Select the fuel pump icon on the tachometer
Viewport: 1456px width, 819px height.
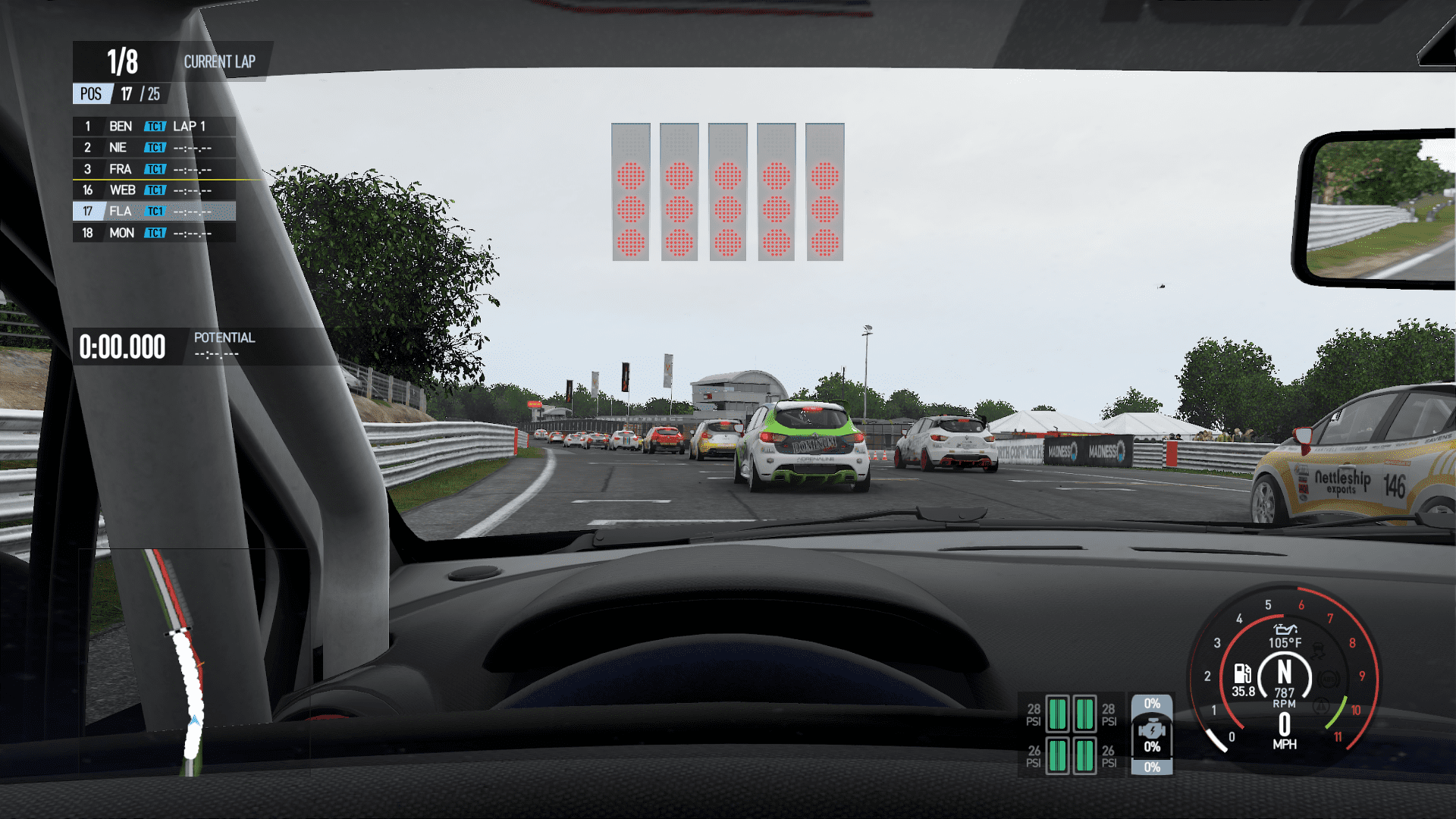pos(1243,674)
